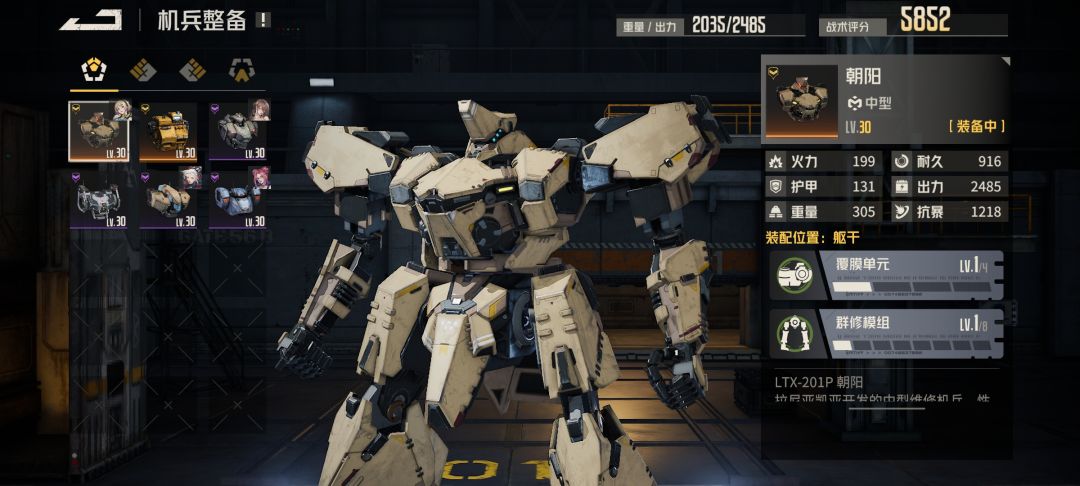Switch to the first fist-icon parts tab
This screenshot has height=486, width=1080.
pyautogui.click(x=143, y=70)
